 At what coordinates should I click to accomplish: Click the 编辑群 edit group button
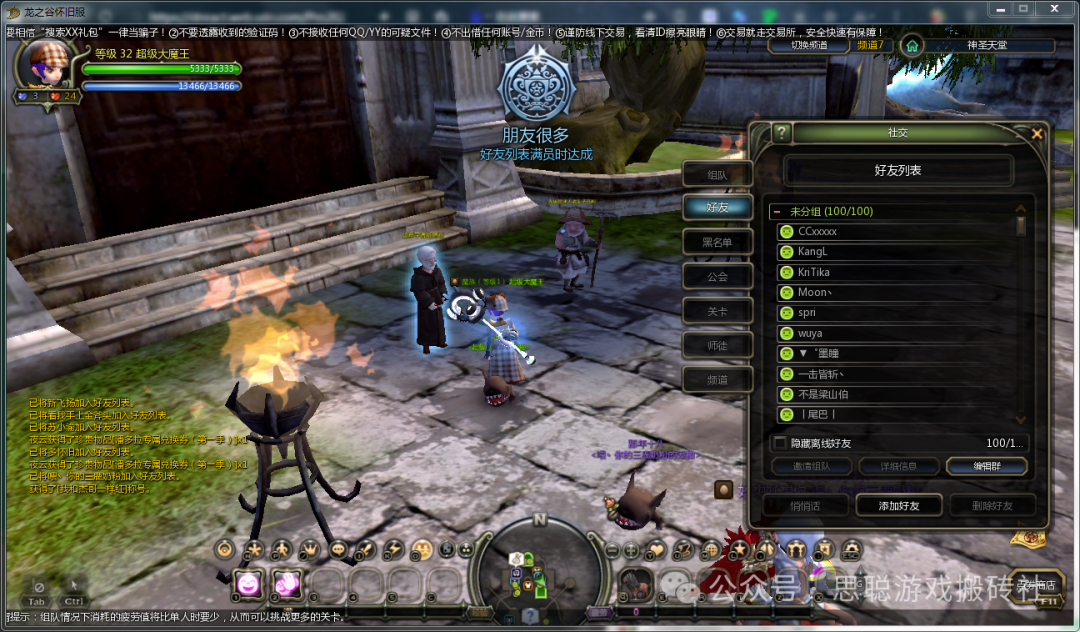tap(985, 467)
